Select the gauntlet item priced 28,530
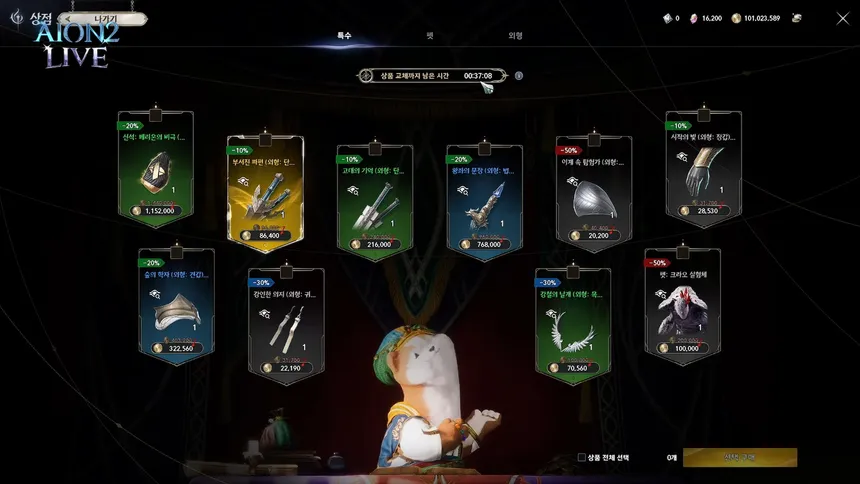860x484 pixels. (x=704, y=170)
